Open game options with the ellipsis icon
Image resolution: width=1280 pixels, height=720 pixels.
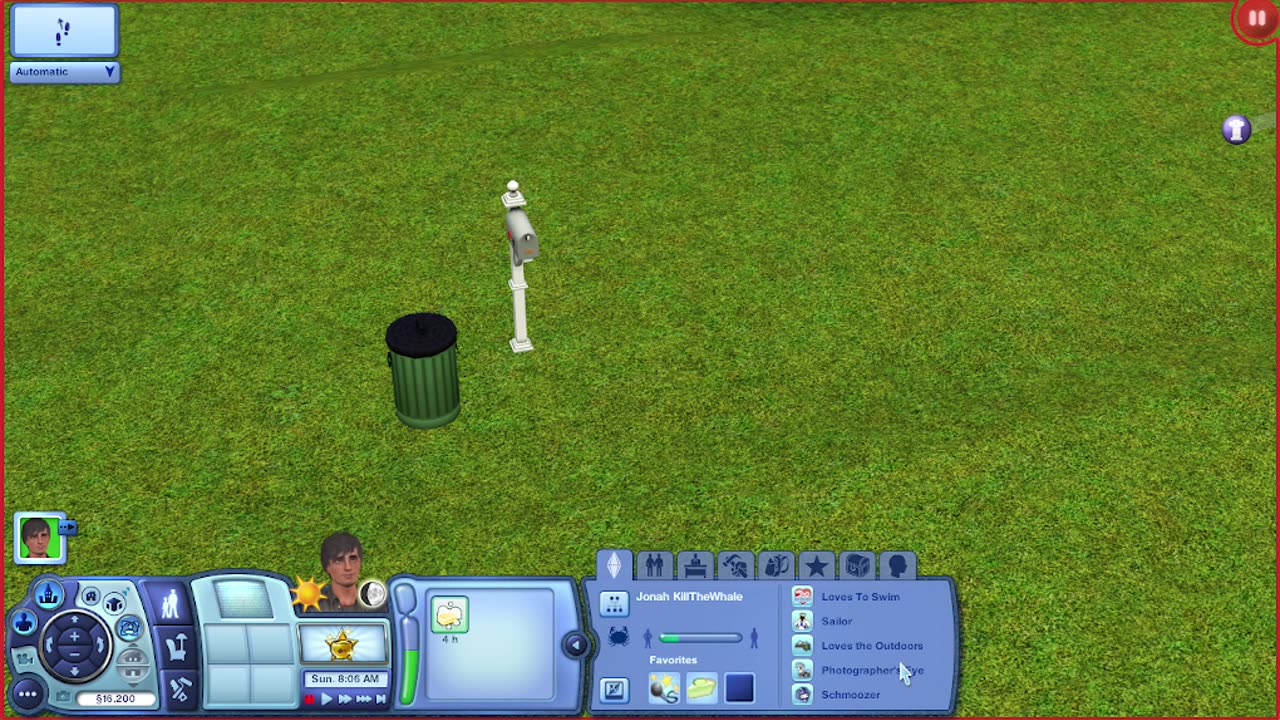pos(26,694)
